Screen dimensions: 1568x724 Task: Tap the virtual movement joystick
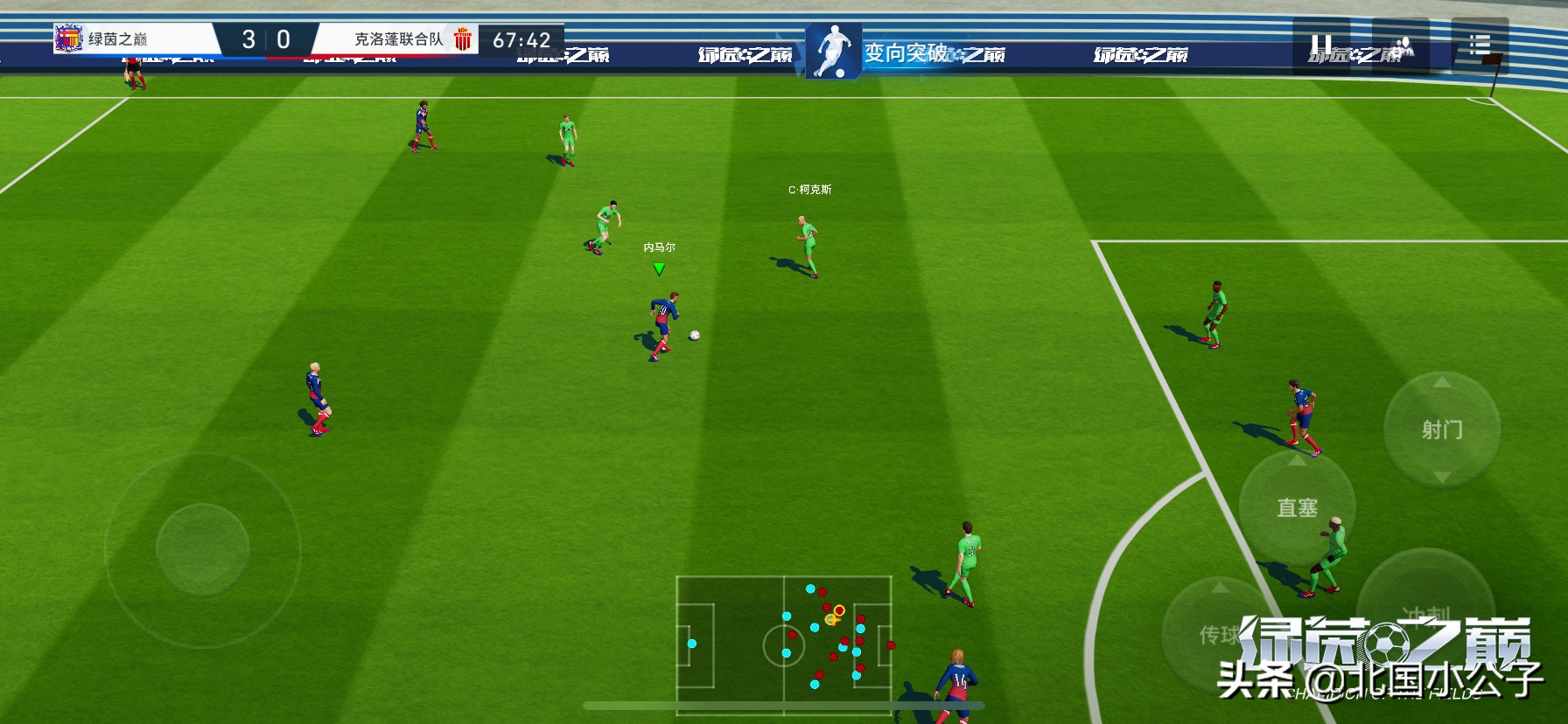(203, 549)
